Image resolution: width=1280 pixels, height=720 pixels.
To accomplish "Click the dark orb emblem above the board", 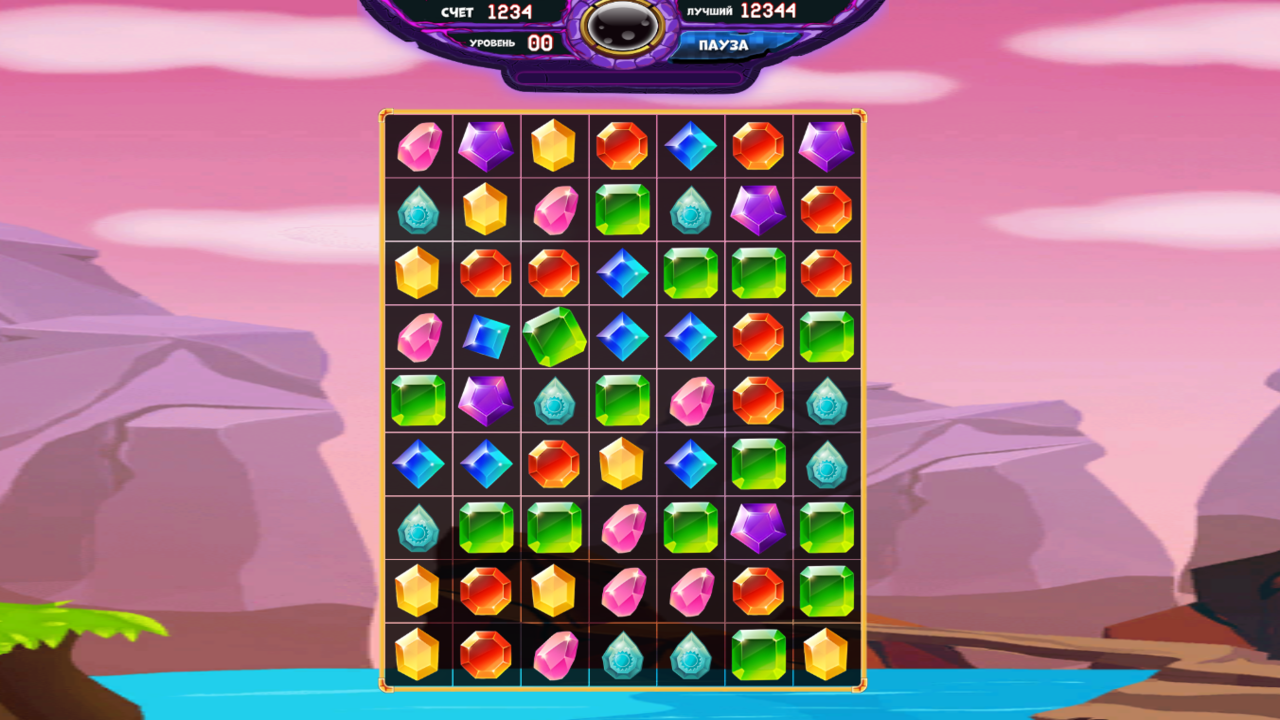I will tap(623, 30).
